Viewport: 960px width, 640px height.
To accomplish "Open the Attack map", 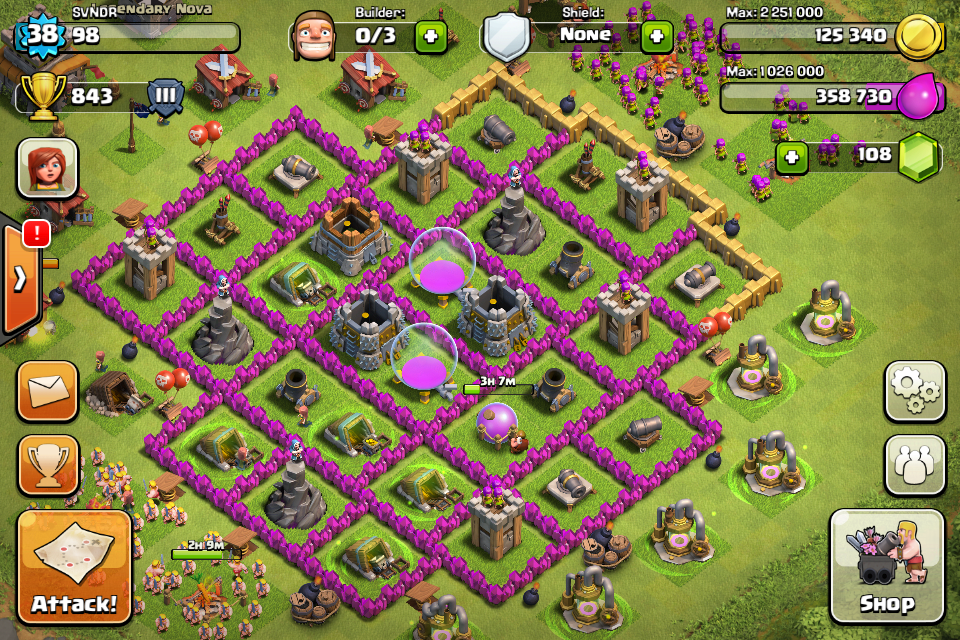I will click(x=74, y=567).
